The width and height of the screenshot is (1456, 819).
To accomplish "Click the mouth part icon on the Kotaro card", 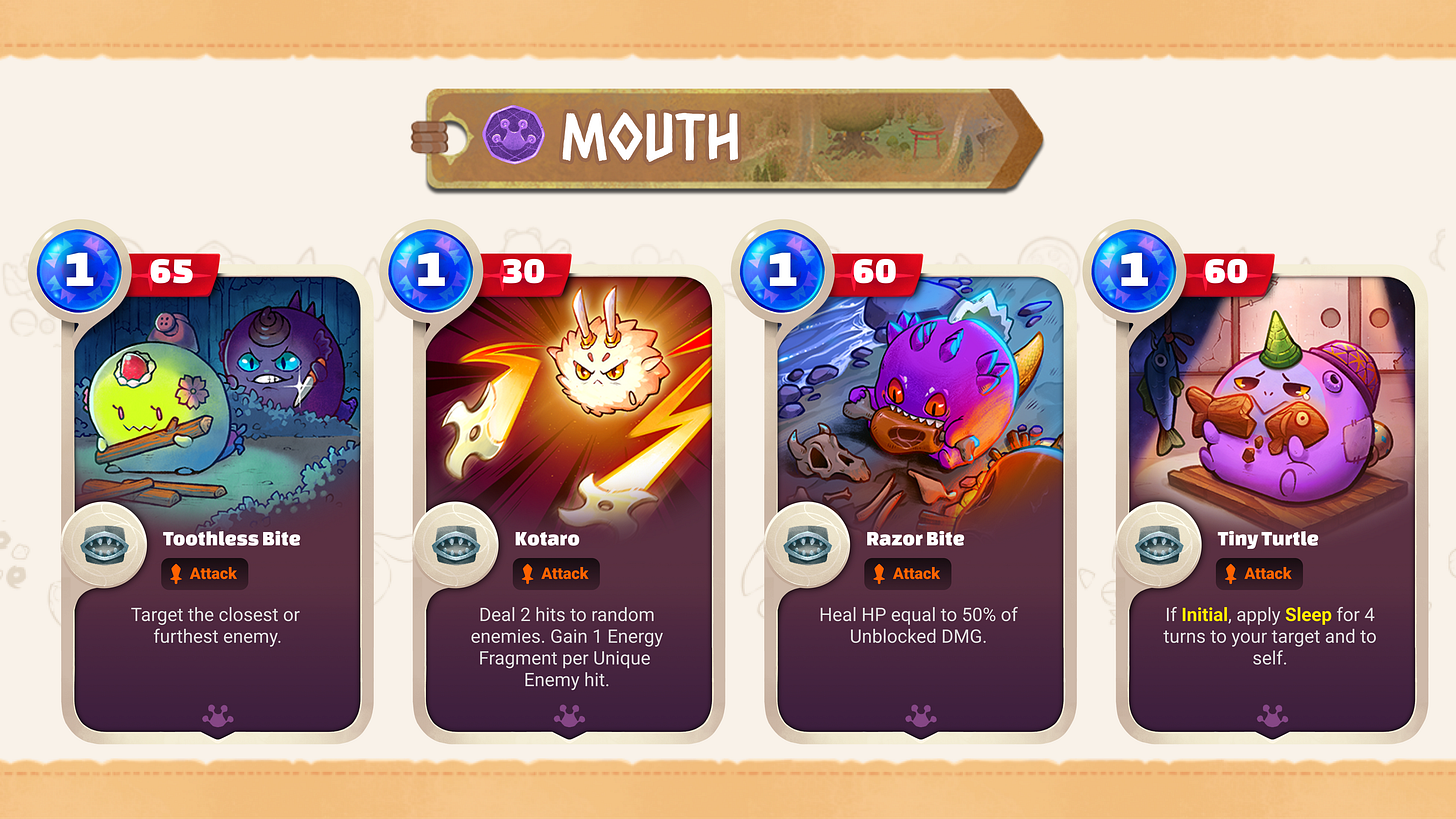I will point(457,545).
